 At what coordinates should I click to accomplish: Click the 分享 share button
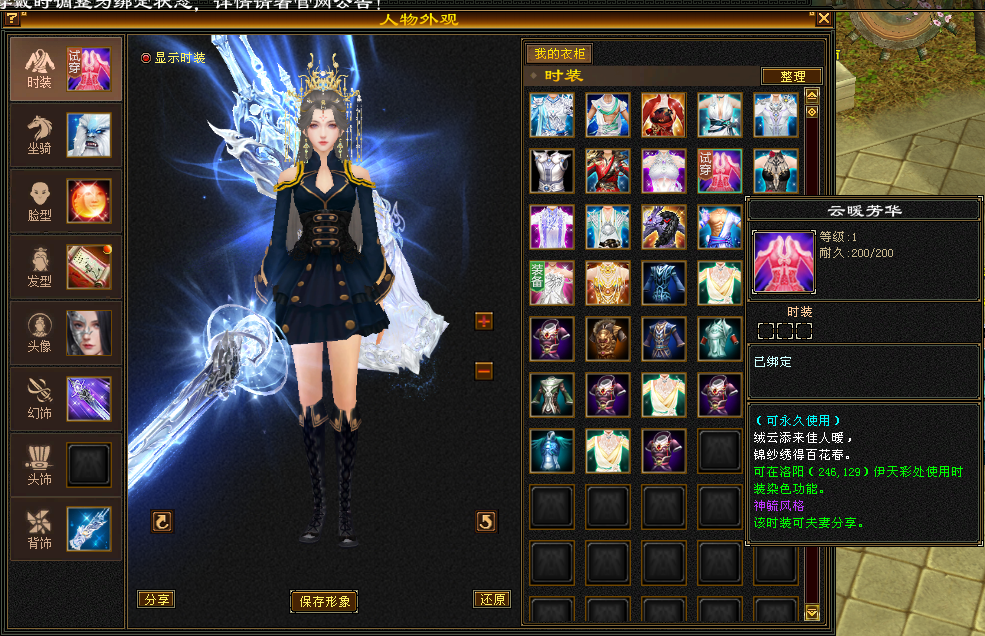(x=156, y=599)
